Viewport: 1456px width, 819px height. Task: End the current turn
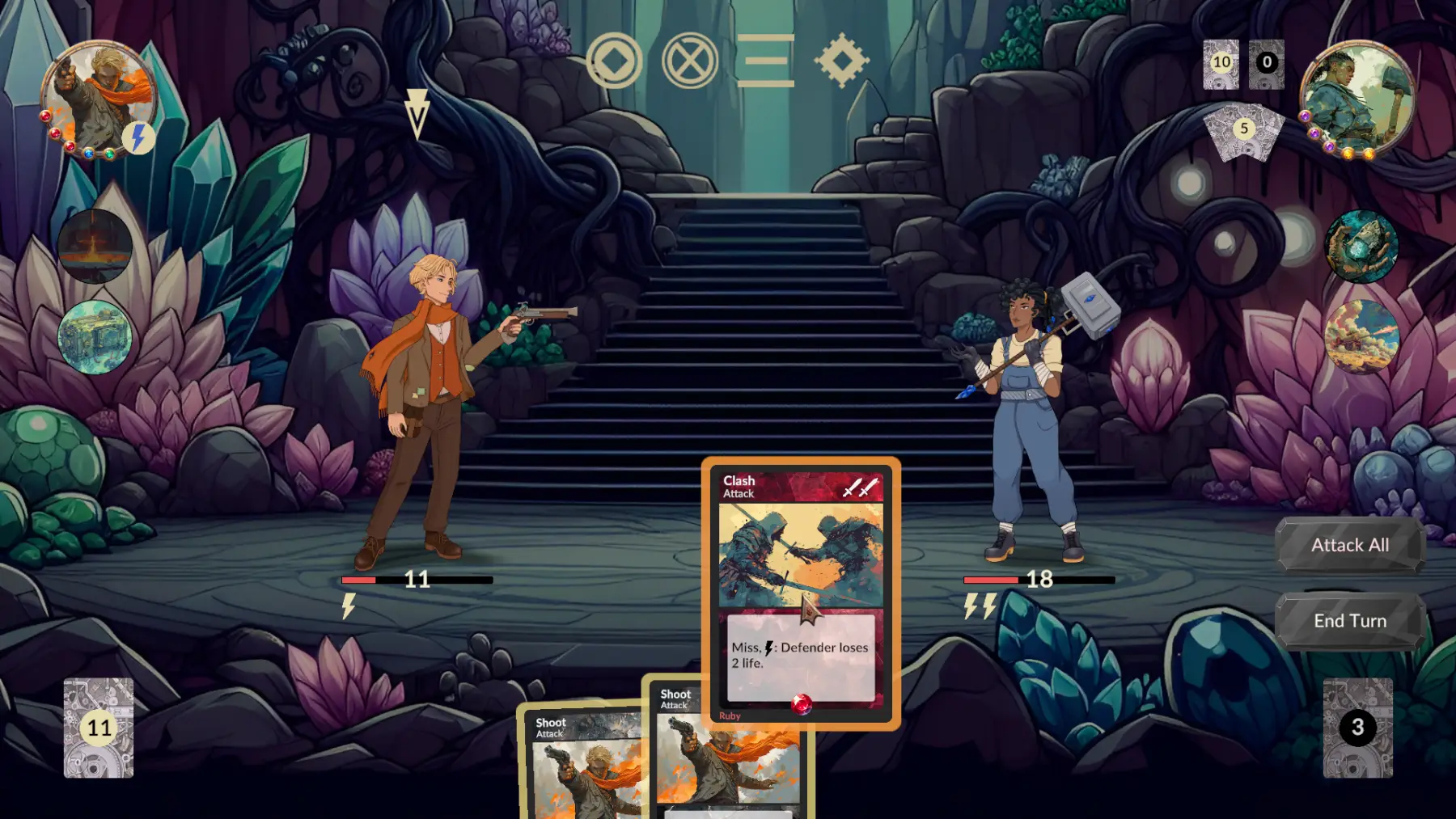pos(1349,621)
